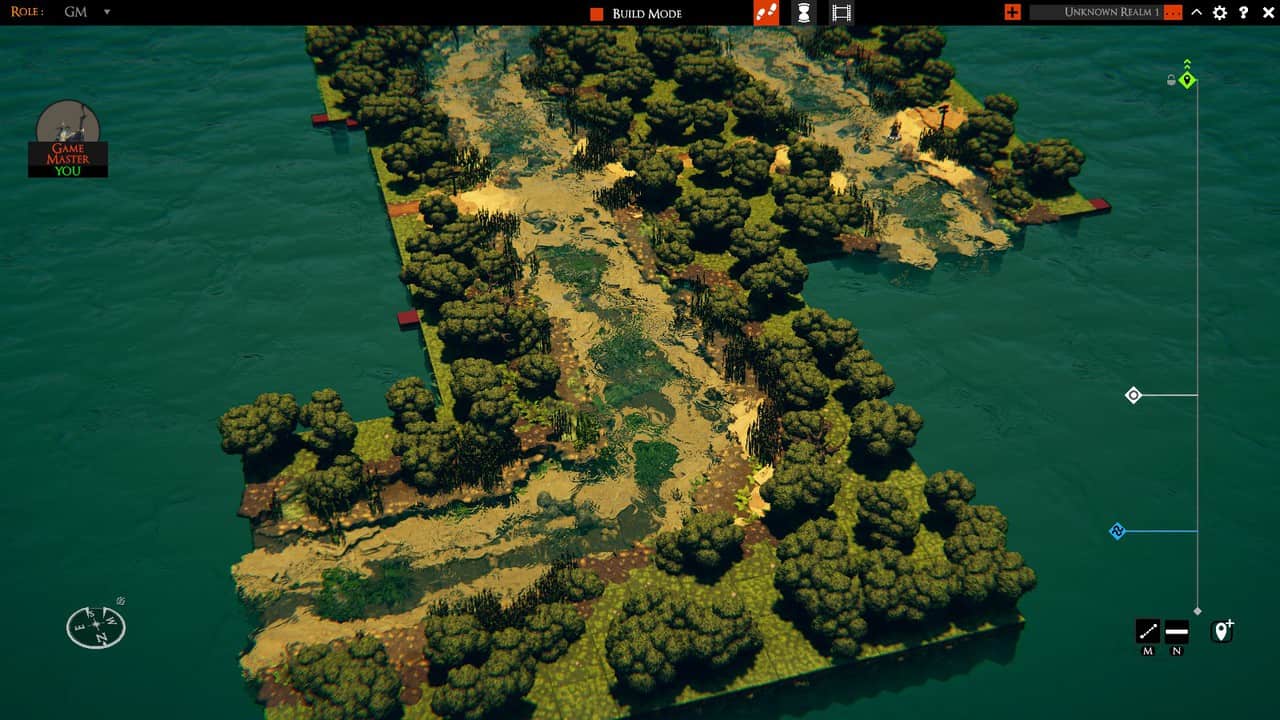Show help via the question mark icon
Viewport: 1280px width, 720px height.
tap(1244, 12)
